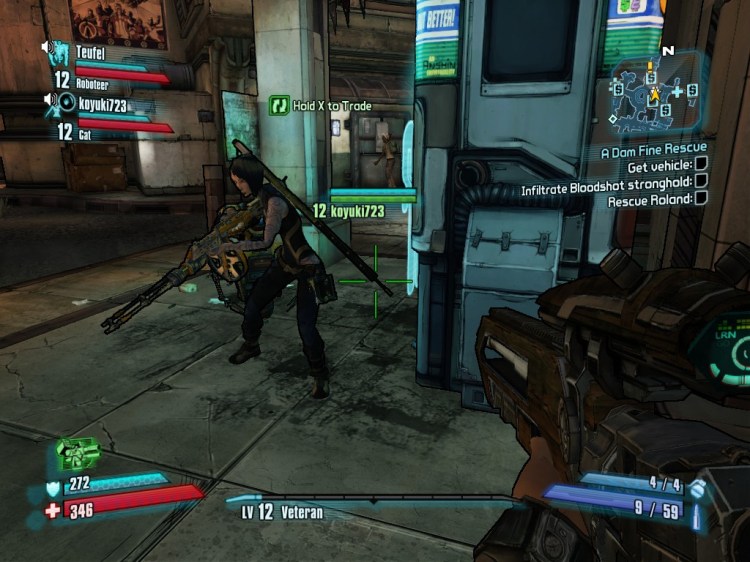Tick the Get vehicle objective checkbox
Viewport: 750px width, 562px height.
coord(700,164)
